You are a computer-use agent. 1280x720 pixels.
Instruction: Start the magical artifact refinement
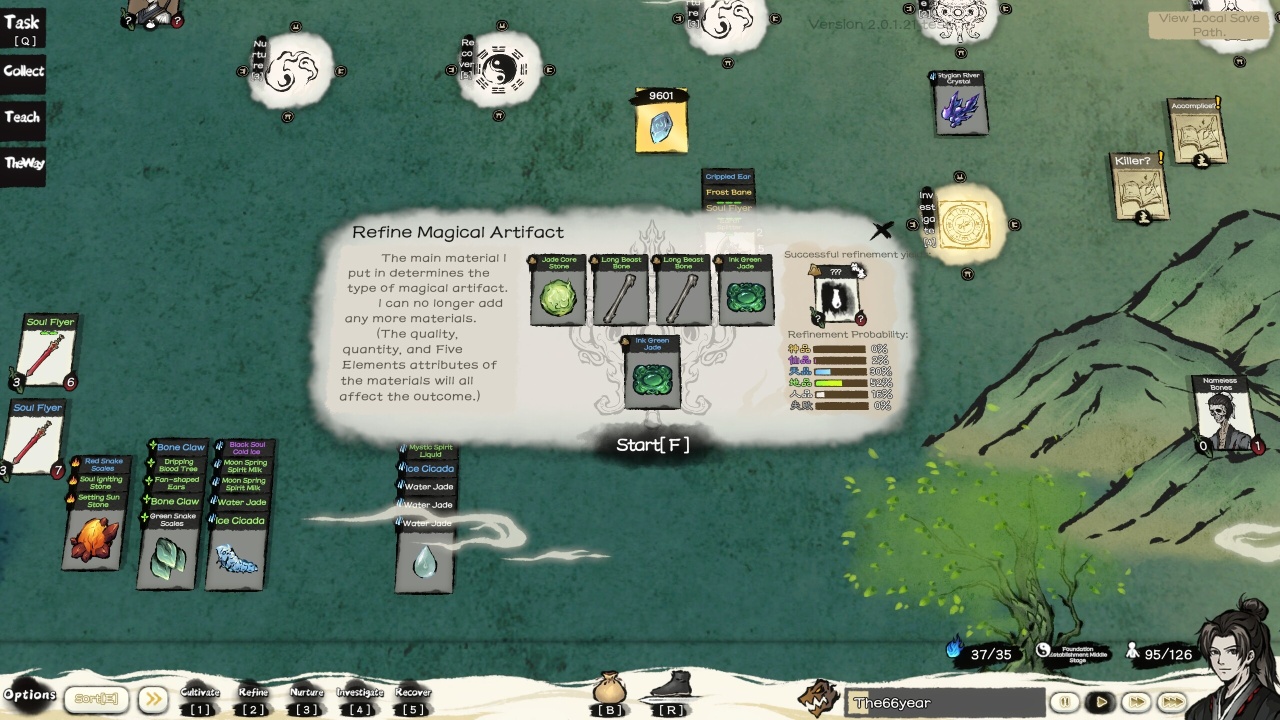pos(652,445)
